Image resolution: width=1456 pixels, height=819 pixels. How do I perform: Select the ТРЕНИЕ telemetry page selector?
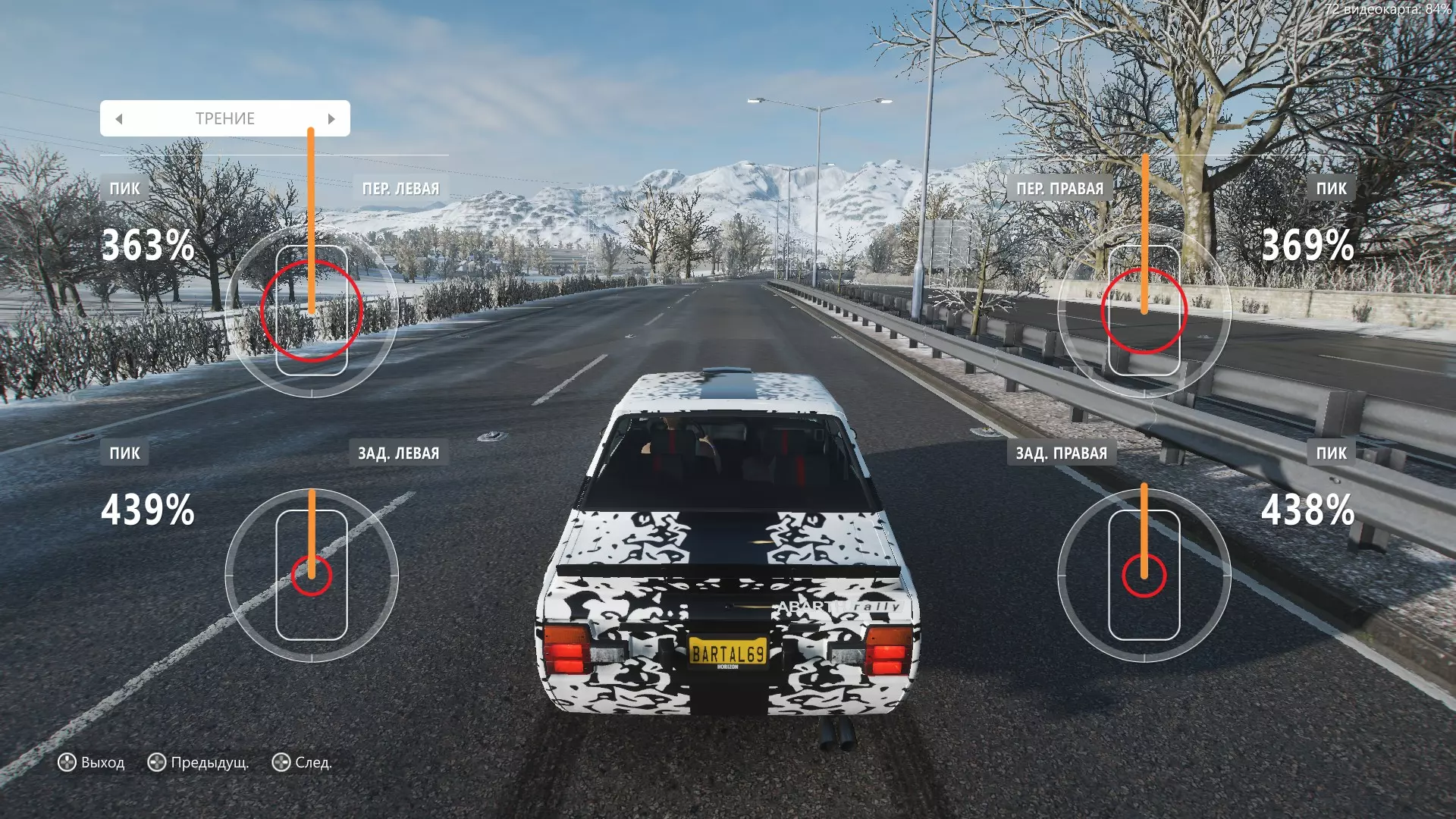pos(224,119)
